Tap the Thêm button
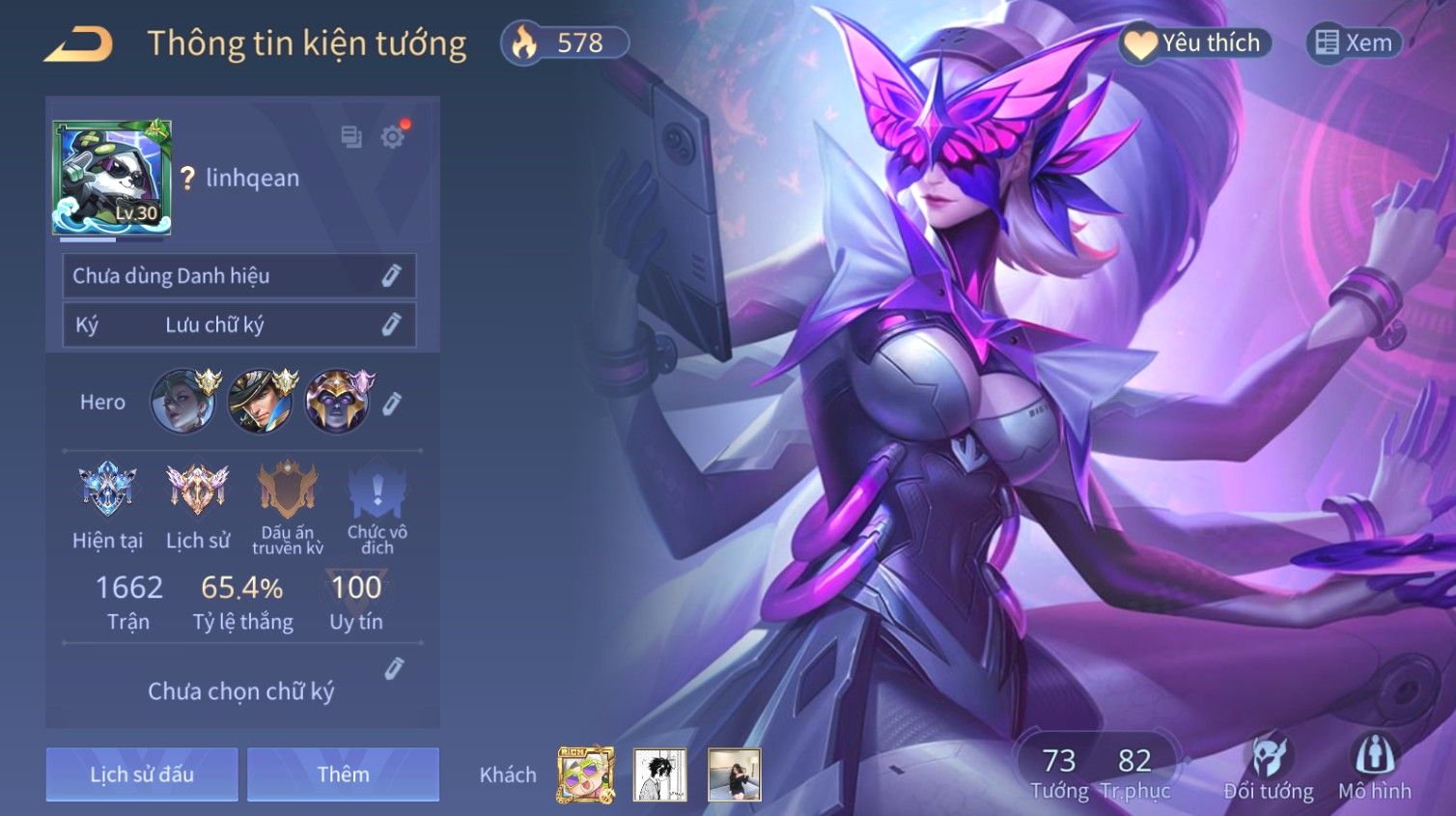Viewport: 1456px width, 816px height. click(343, 774)
